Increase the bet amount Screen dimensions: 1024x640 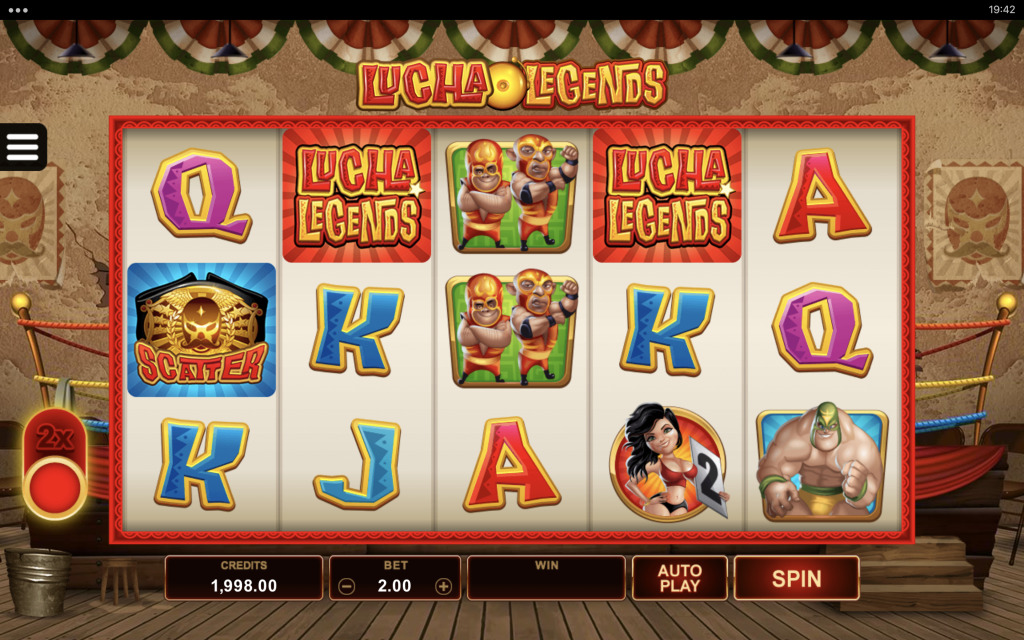[x=444, y=587]
